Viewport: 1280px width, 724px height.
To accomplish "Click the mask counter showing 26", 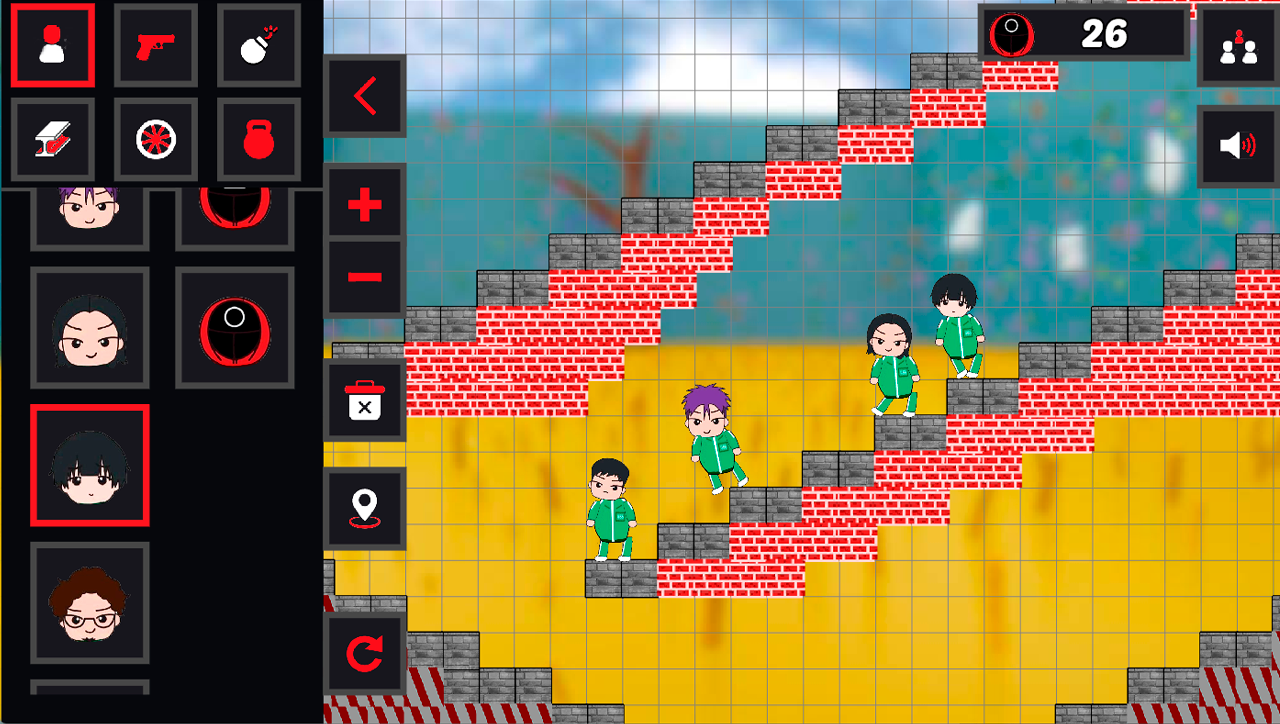I will (1085, 33).
